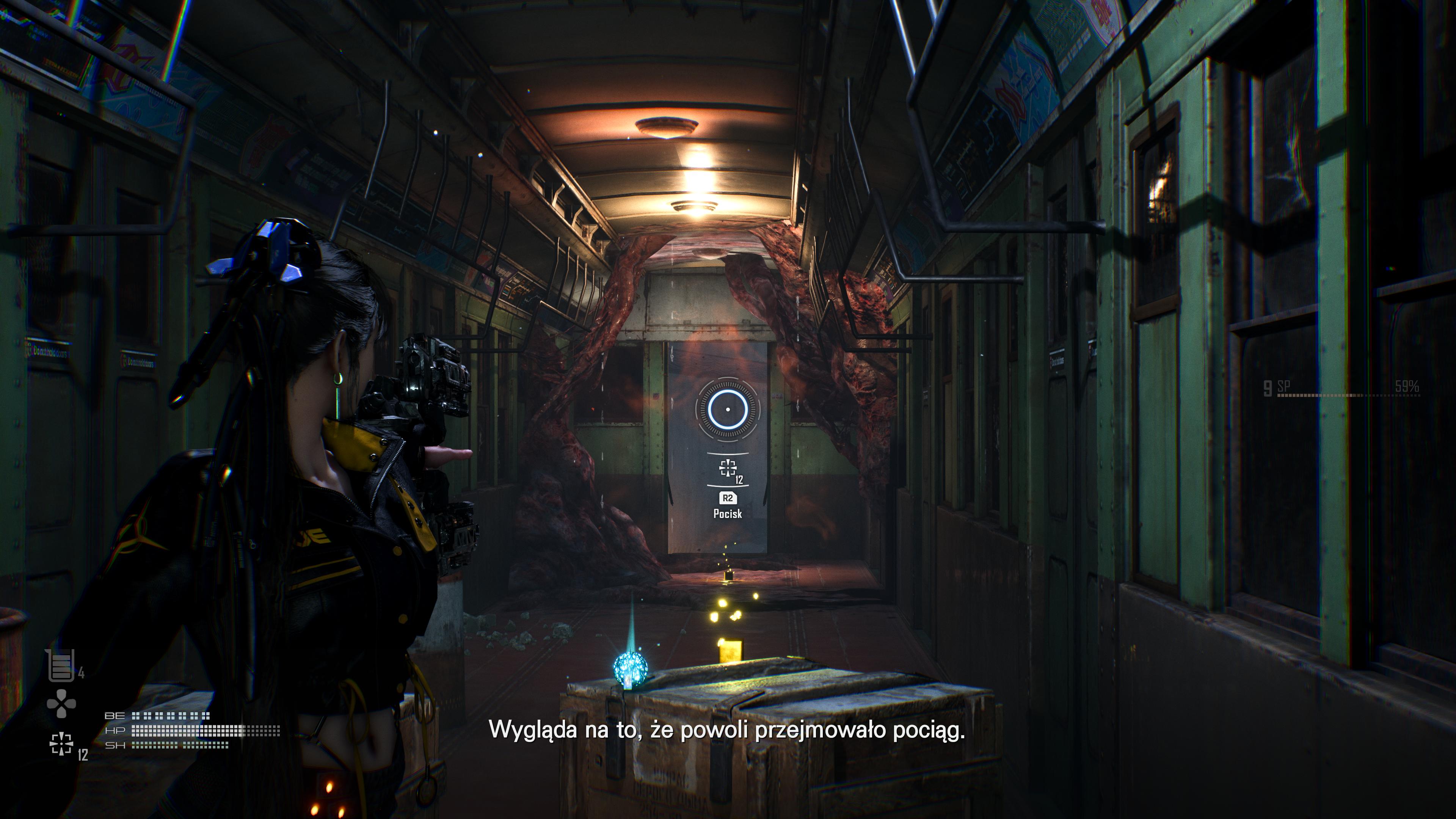Select the healing potion flask icon
This screenshot has width=1456, height=819.
(x=61, y=665)
